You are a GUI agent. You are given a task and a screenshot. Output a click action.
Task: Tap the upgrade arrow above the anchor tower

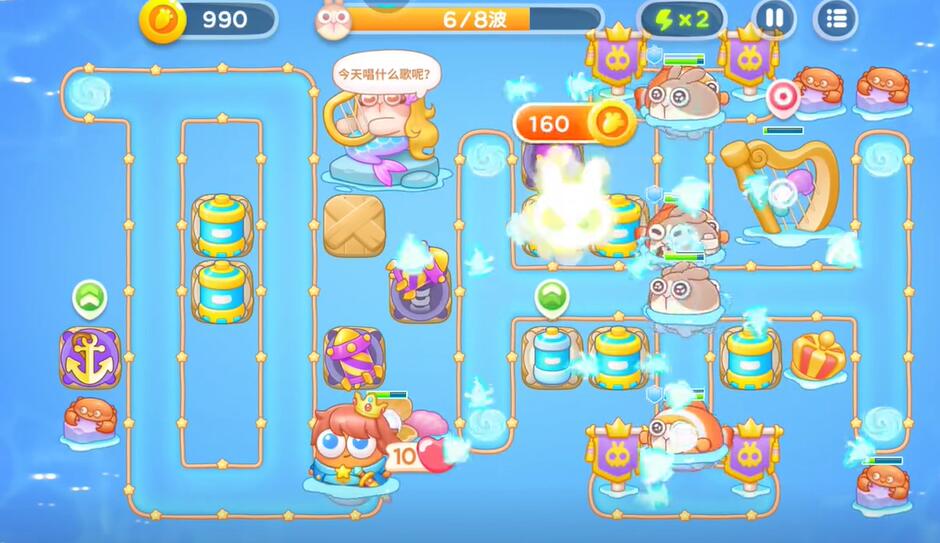[x=89, y=296]
